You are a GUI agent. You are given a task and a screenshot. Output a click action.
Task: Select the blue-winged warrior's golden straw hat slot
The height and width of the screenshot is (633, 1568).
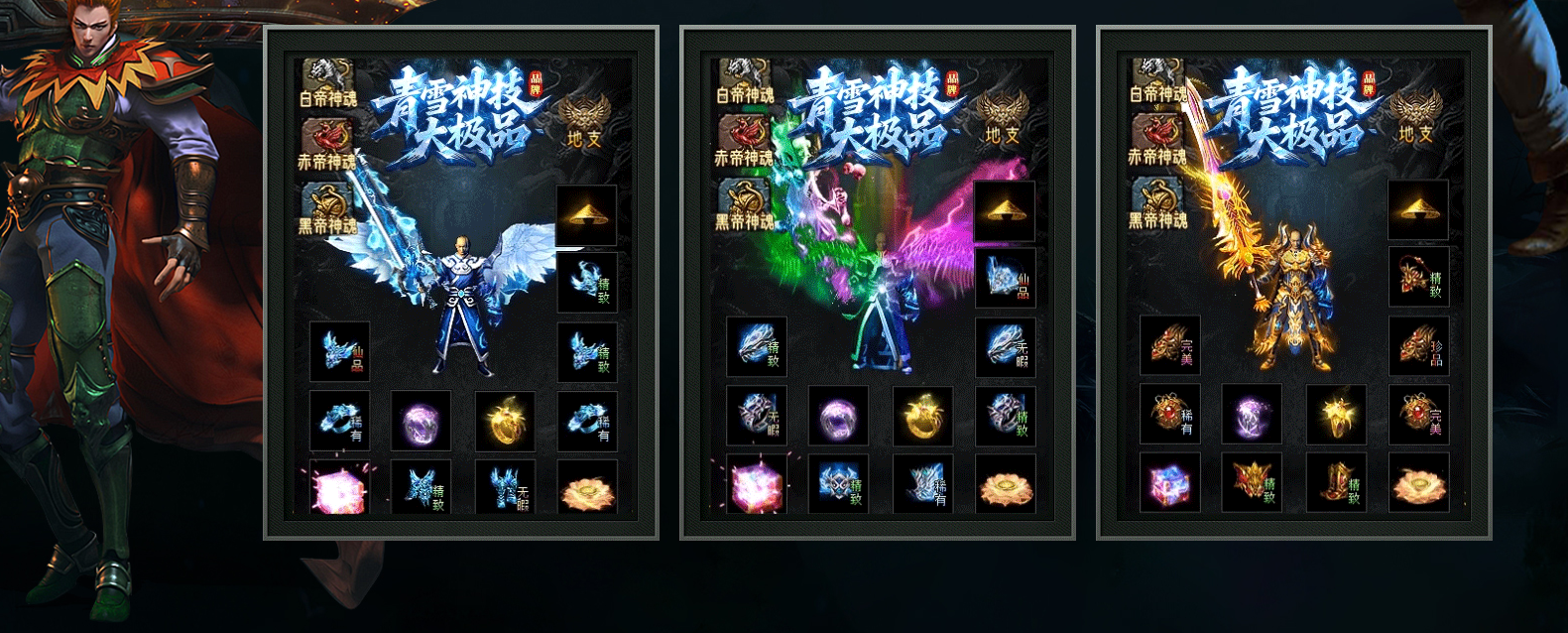[586, 213]
